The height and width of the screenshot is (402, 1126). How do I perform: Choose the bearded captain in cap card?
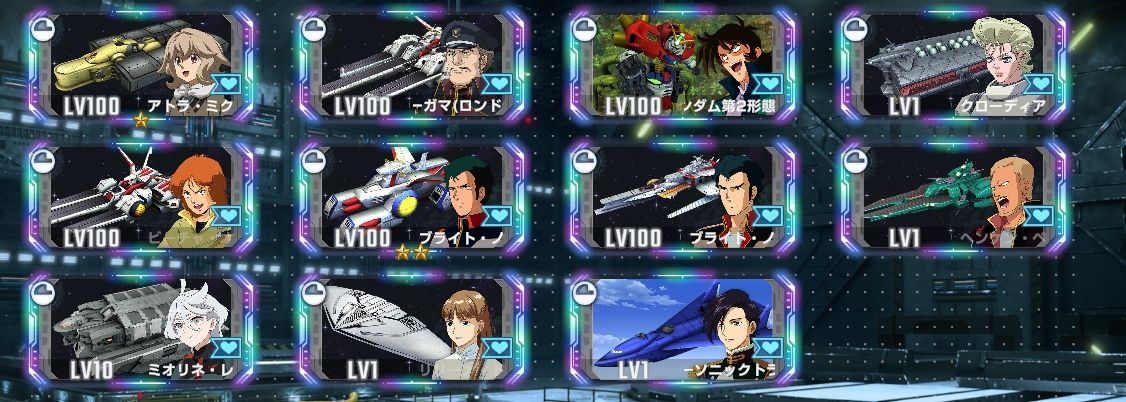click(410, 66)
